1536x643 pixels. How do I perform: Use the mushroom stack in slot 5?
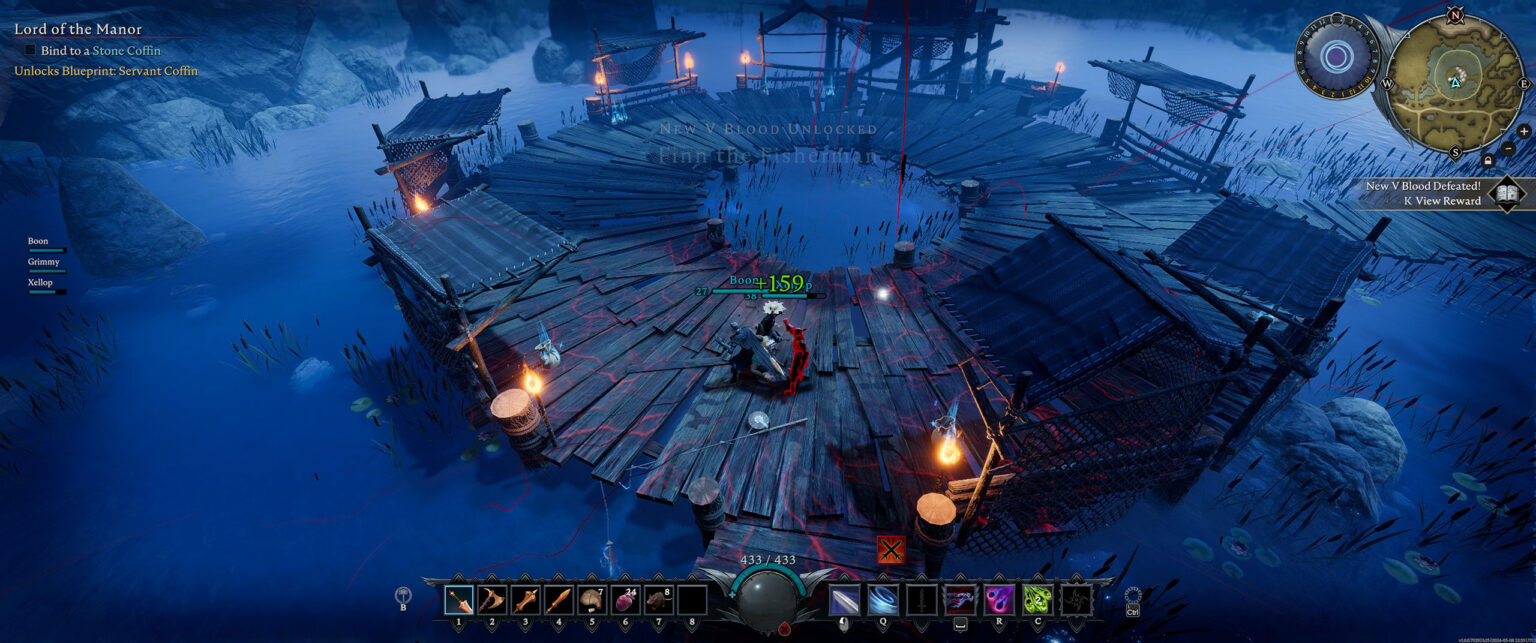592,600
